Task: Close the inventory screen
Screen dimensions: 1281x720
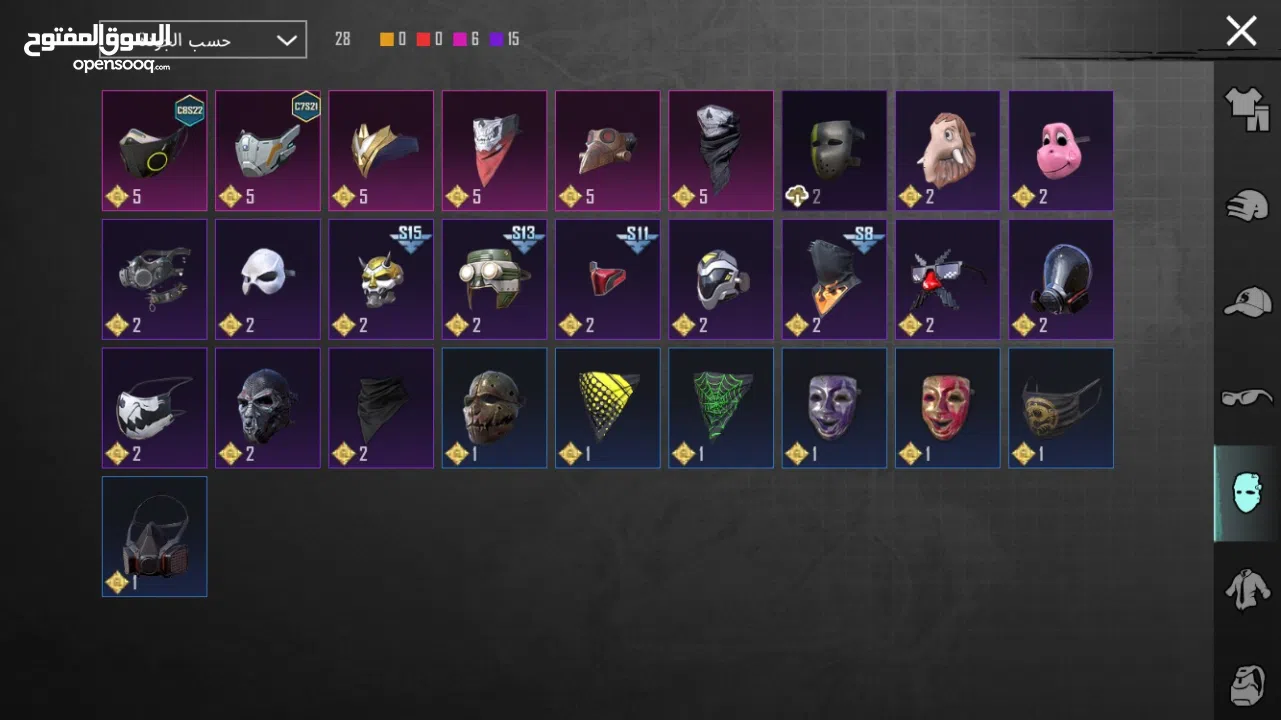Action: (1241, 31)
